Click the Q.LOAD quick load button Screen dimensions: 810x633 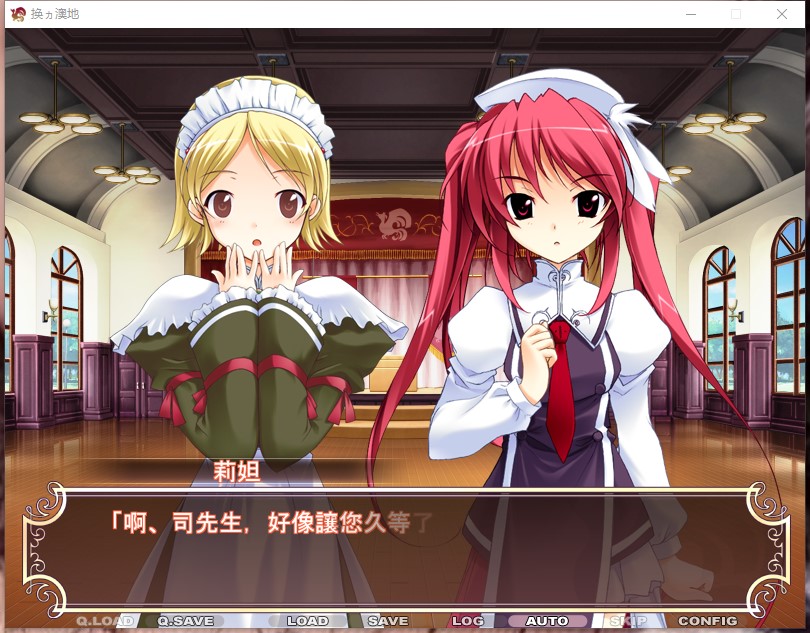click(105, 621)
